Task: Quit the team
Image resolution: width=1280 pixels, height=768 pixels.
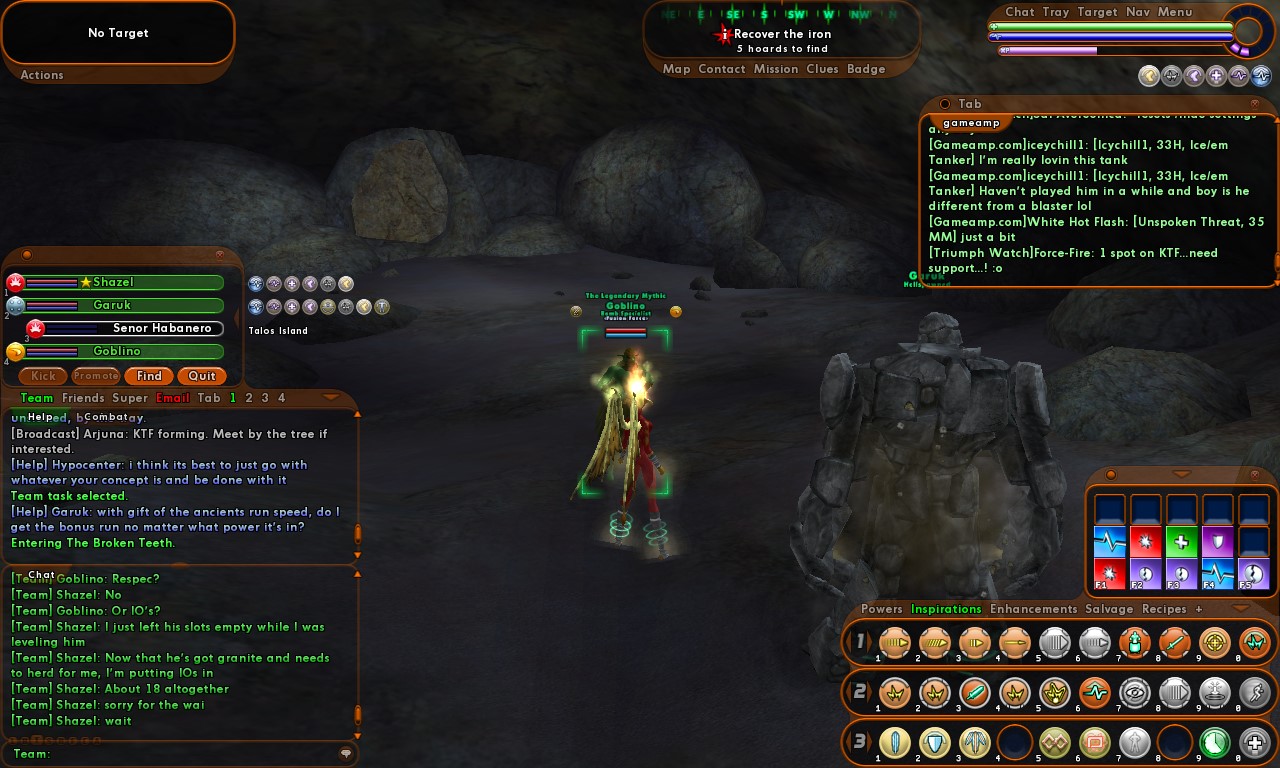Action: (x=202, y=376)
